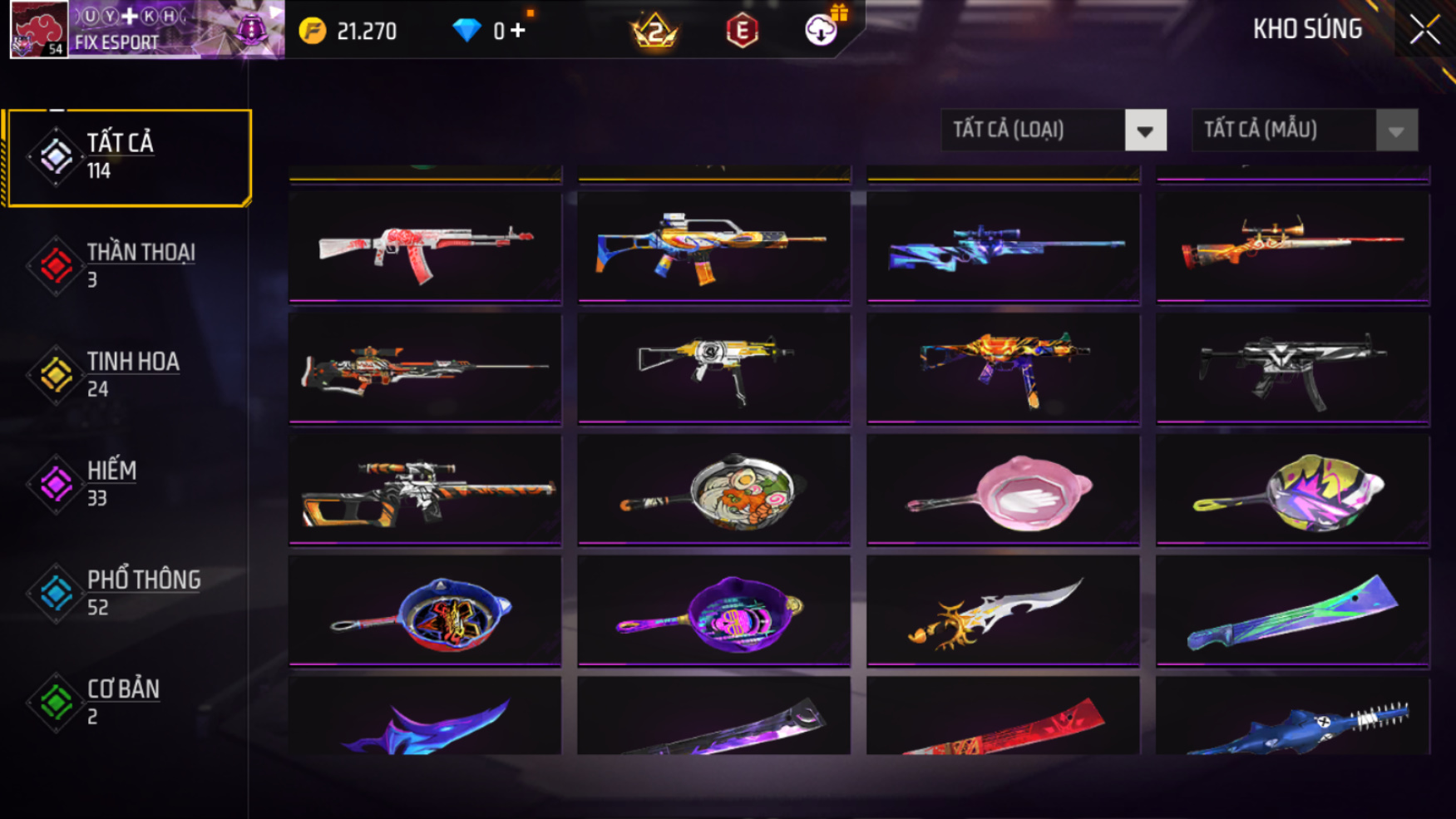Select the red and white AK skin
The image size is (1456, 819).
click(425, 247)
